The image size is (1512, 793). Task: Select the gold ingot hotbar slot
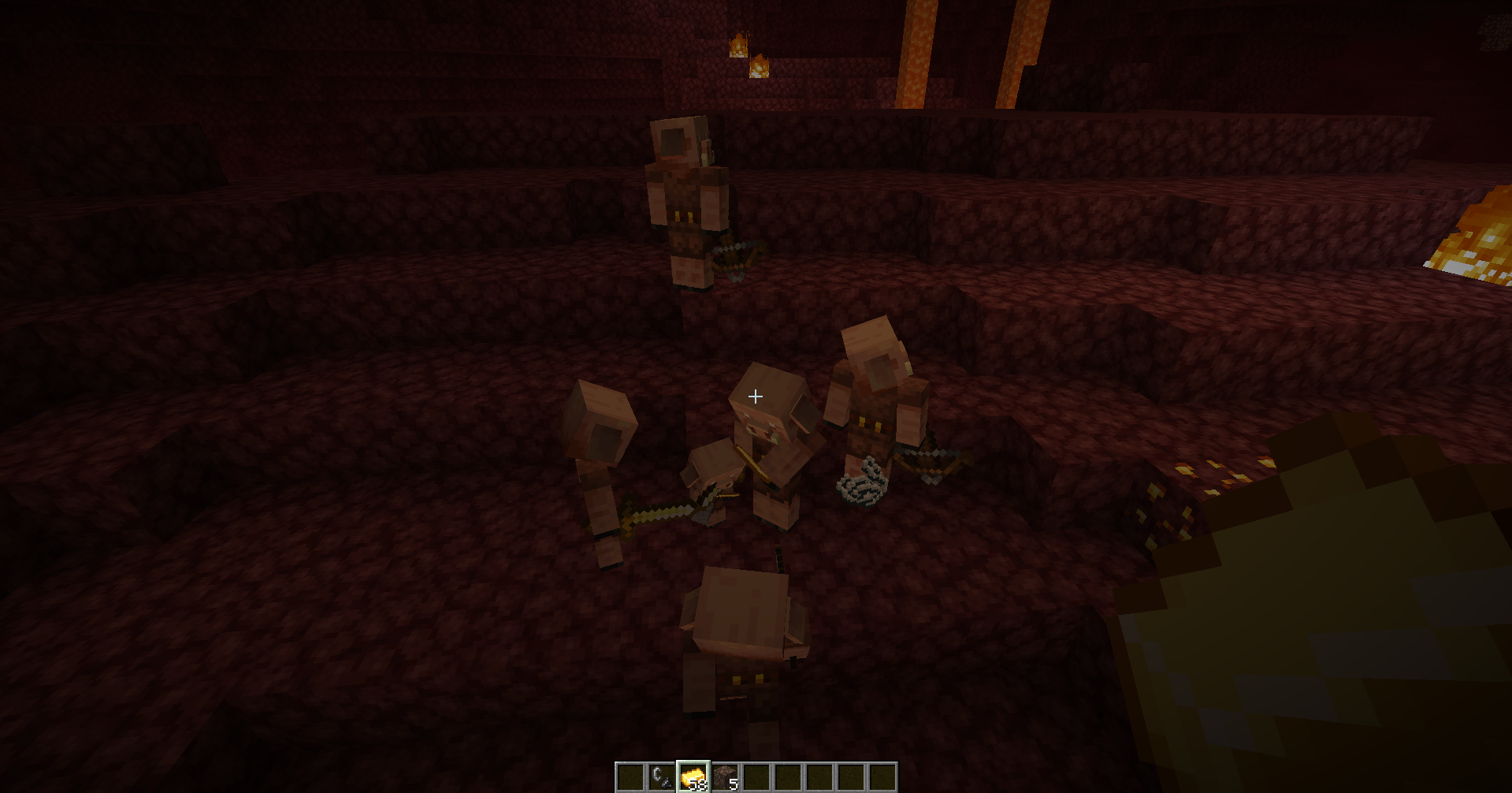694,775
